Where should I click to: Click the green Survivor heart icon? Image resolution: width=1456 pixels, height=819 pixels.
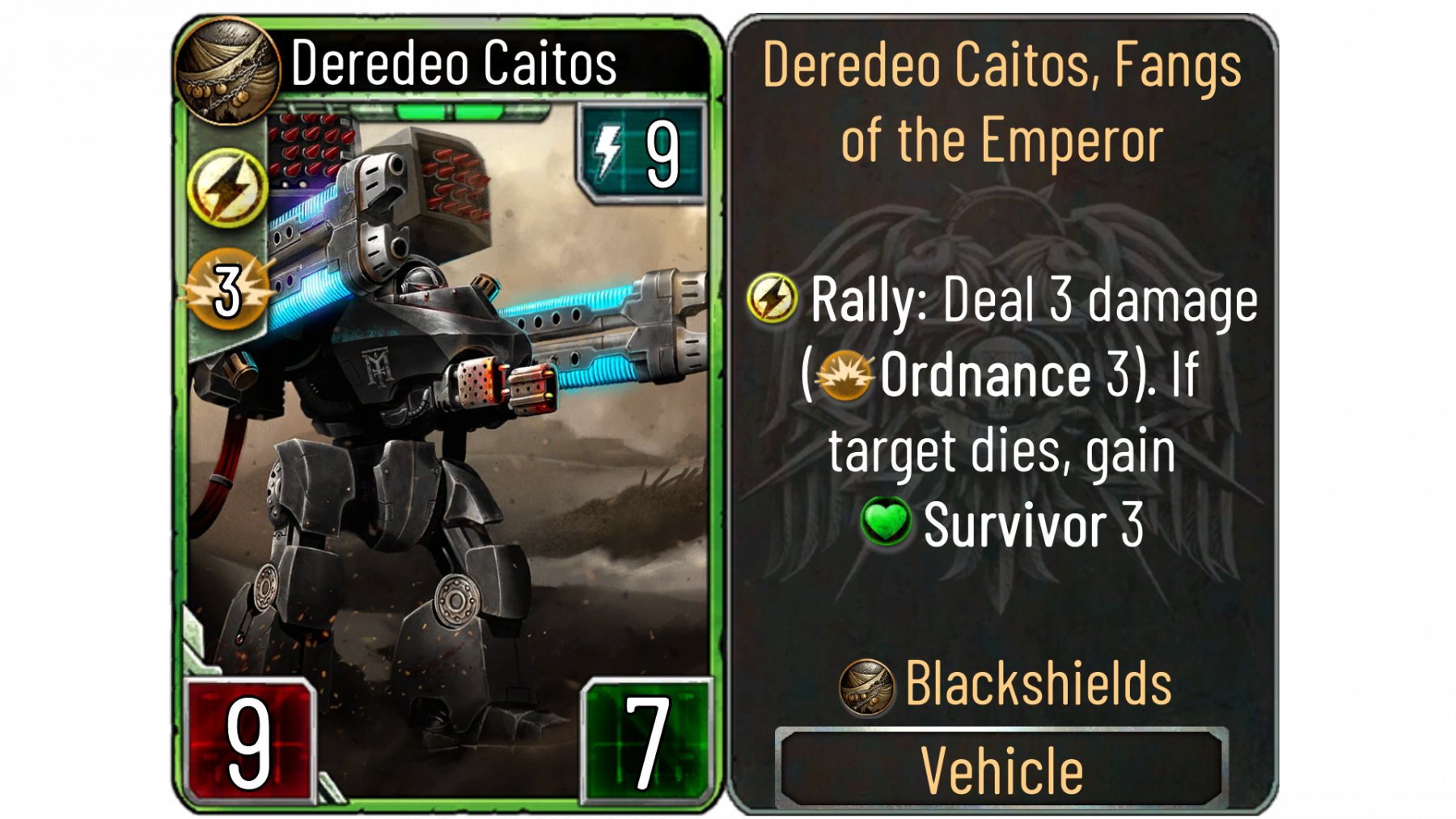coord(886,522)
